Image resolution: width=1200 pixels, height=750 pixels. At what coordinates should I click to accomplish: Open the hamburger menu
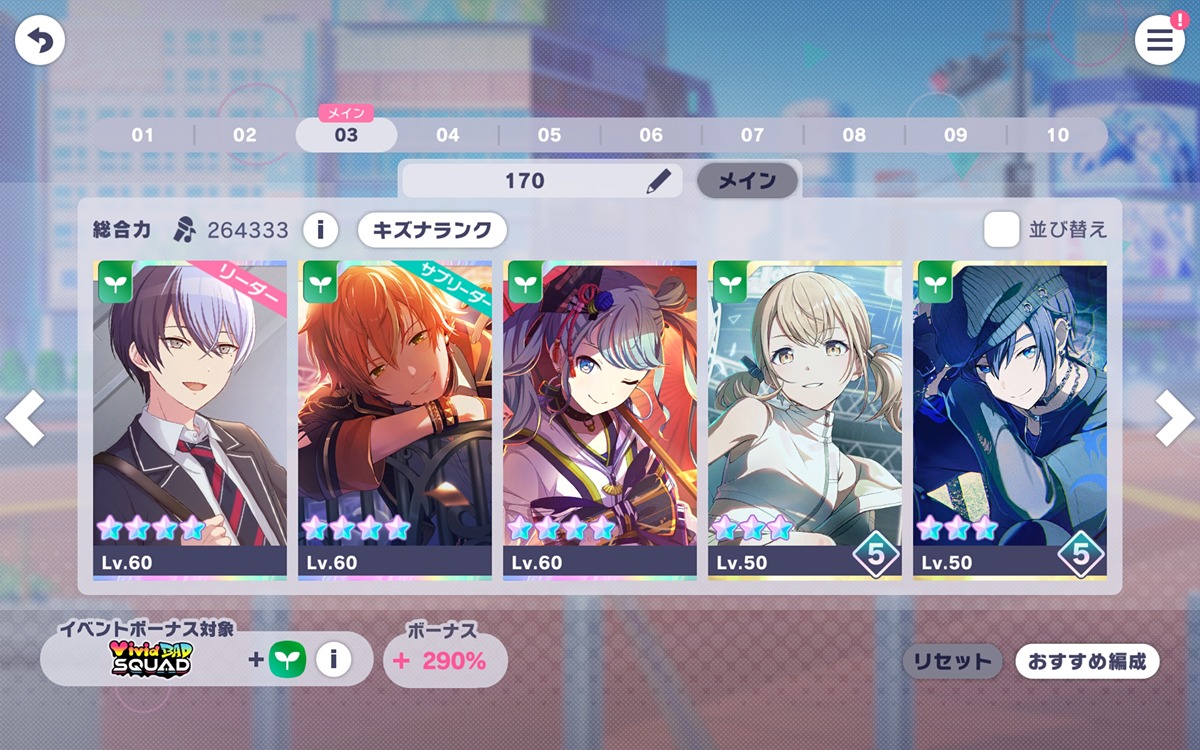(x=1159, y=41)
